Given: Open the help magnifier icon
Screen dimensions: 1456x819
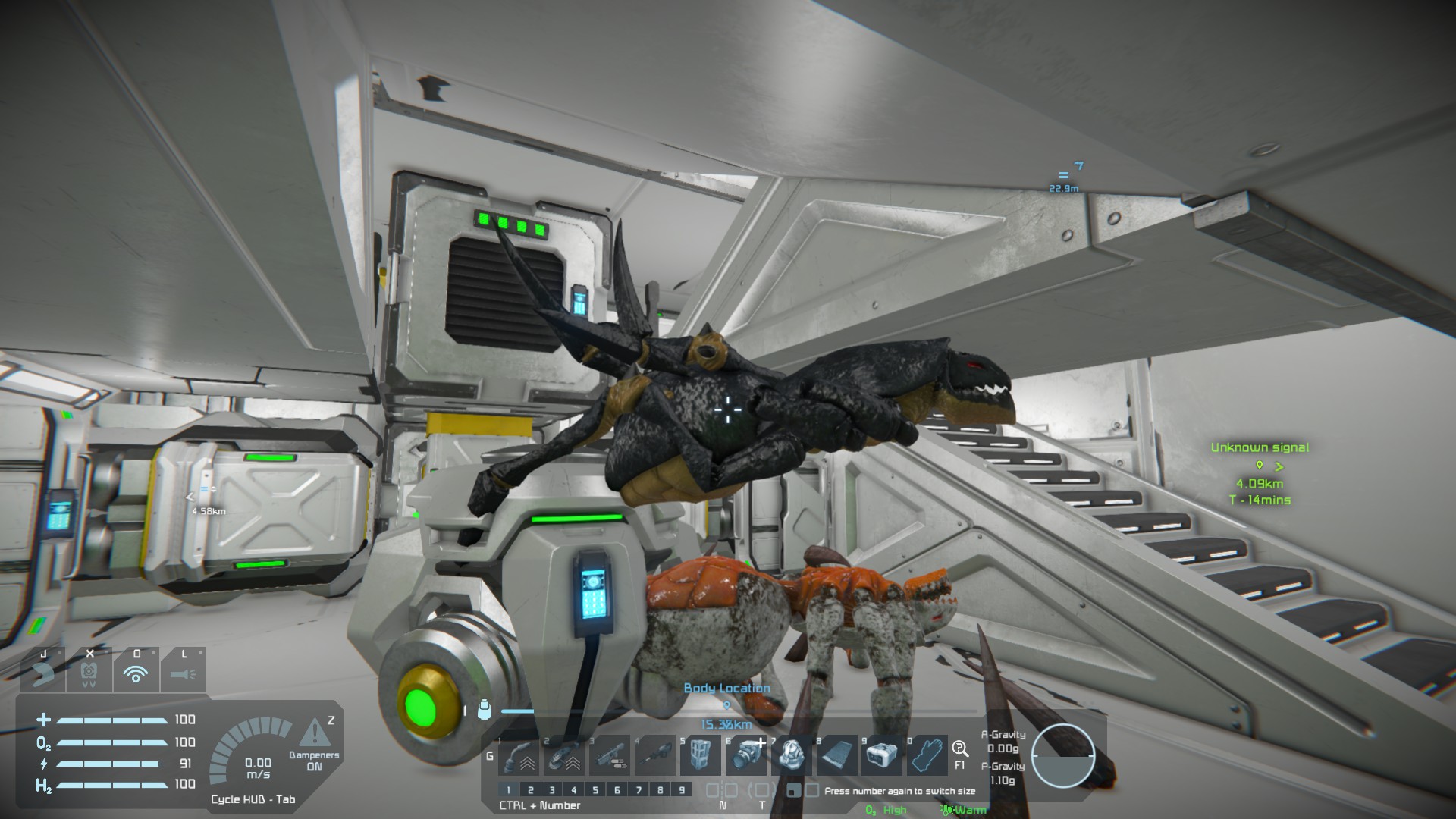Looking at the screenshot, I should coord(960,750).
